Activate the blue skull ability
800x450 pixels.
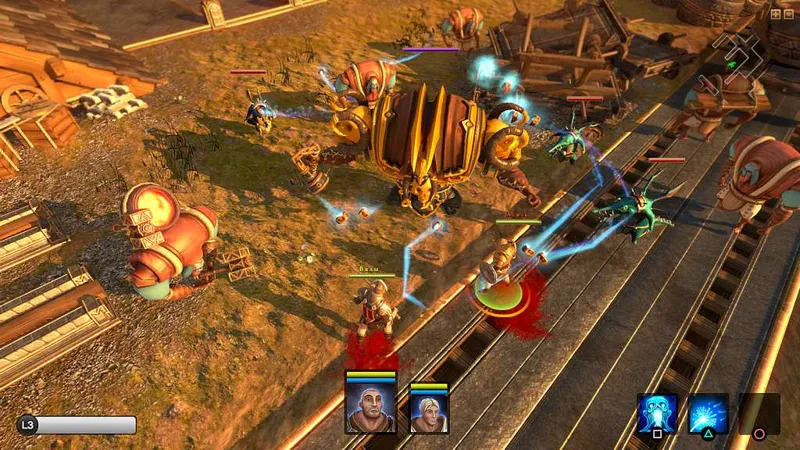pos(657,413)
